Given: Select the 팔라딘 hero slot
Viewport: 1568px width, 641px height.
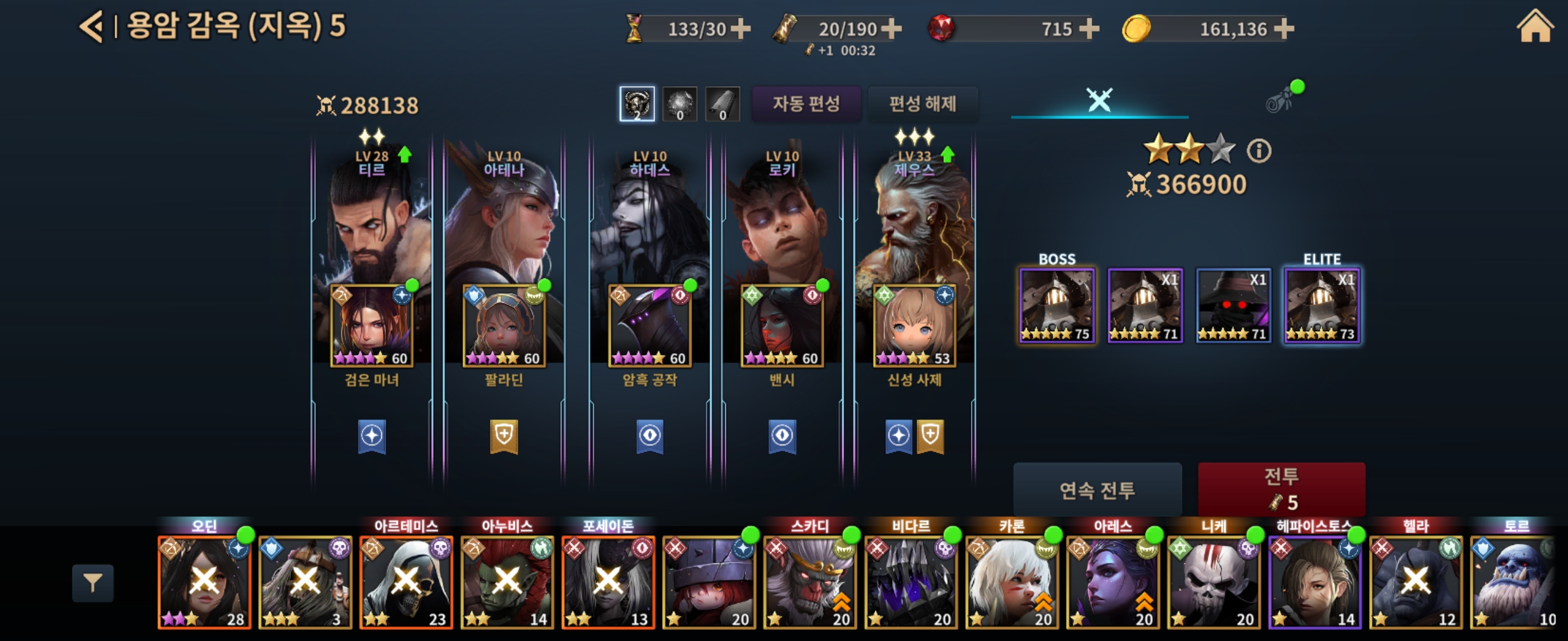Looking at the screenshot, I should tap(504, 326).
